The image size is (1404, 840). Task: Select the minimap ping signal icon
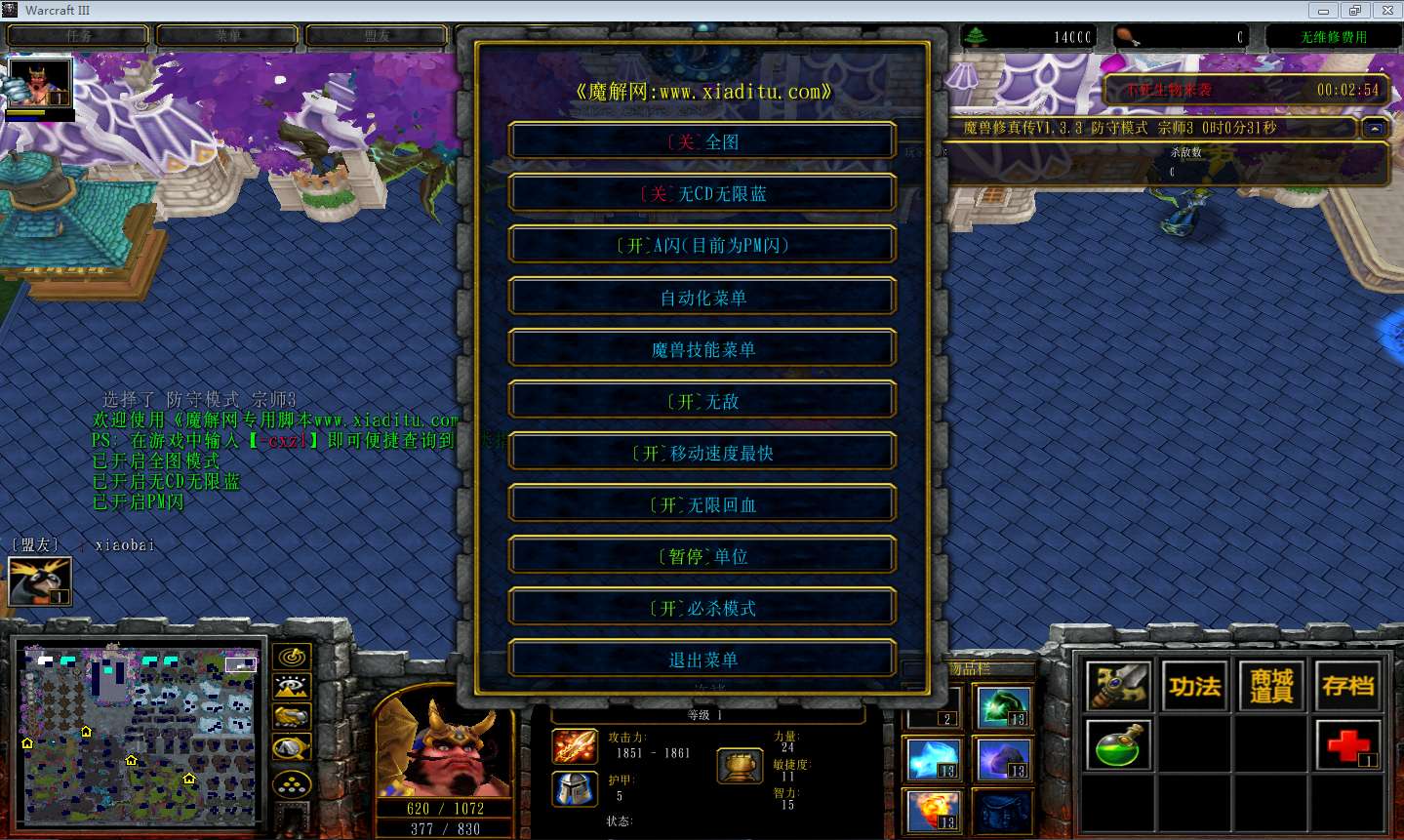coord(293,656)
